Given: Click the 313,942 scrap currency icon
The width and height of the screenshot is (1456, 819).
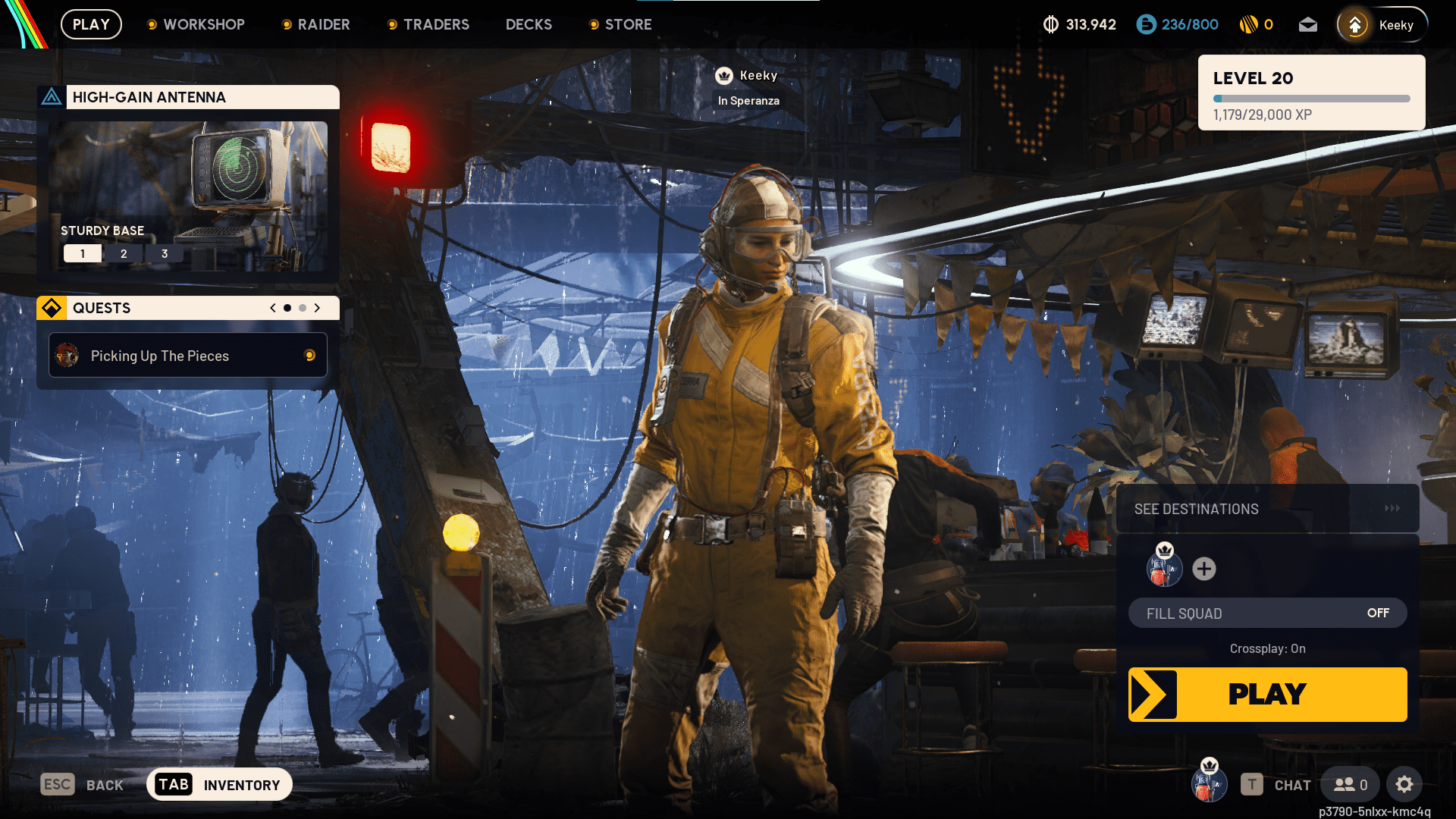Looking at the screenshot, I should (x=1050, y=24).
